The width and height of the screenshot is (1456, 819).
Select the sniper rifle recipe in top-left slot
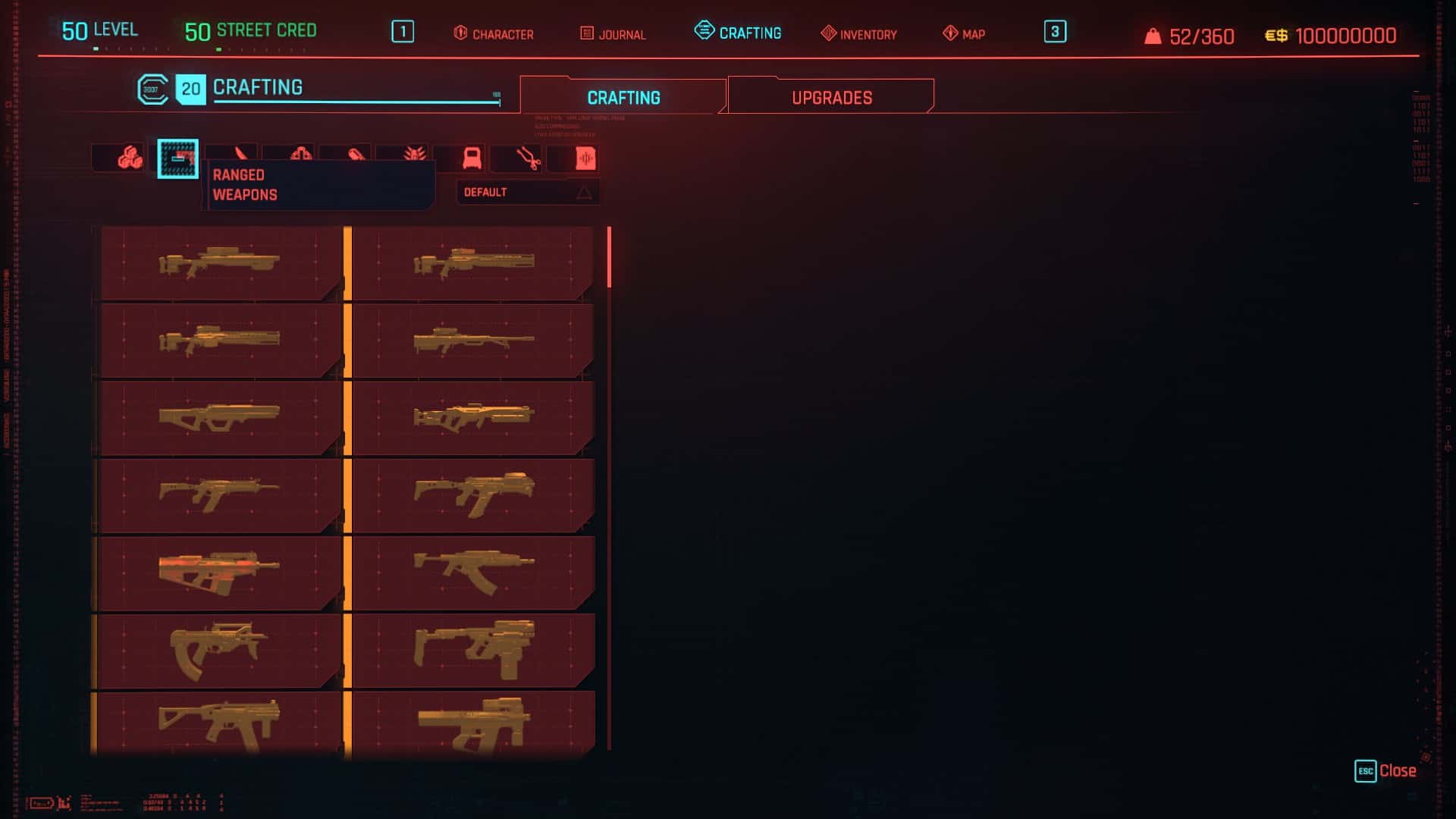click(220, 263)
